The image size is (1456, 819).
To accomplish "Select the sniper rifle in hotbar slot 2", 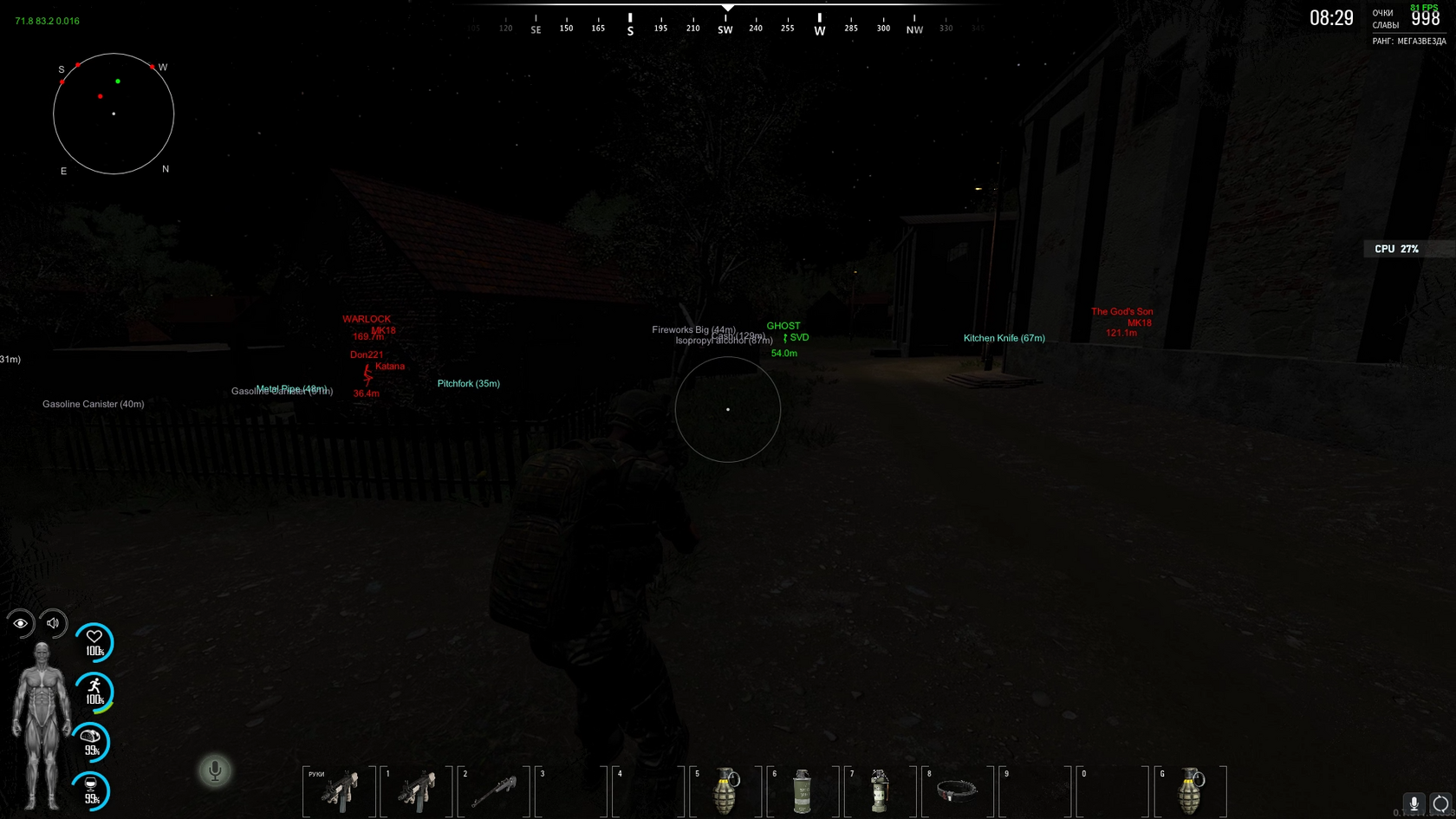I will pyautogui.click(x=497, y=790).
